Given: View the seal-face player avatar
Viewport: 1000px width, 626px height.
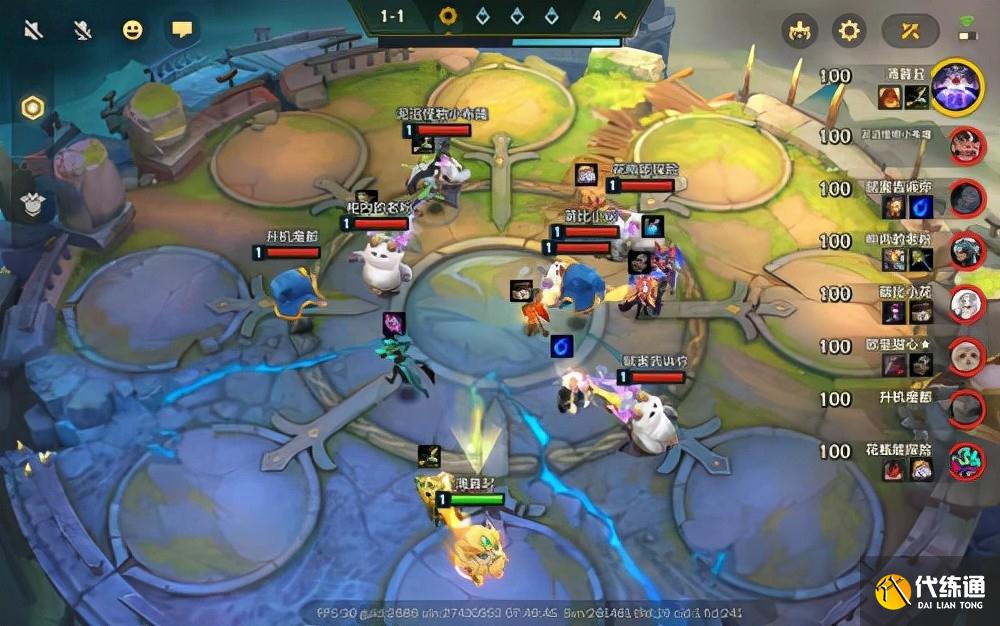Looking at the screenshot, I should coord(967,356).
